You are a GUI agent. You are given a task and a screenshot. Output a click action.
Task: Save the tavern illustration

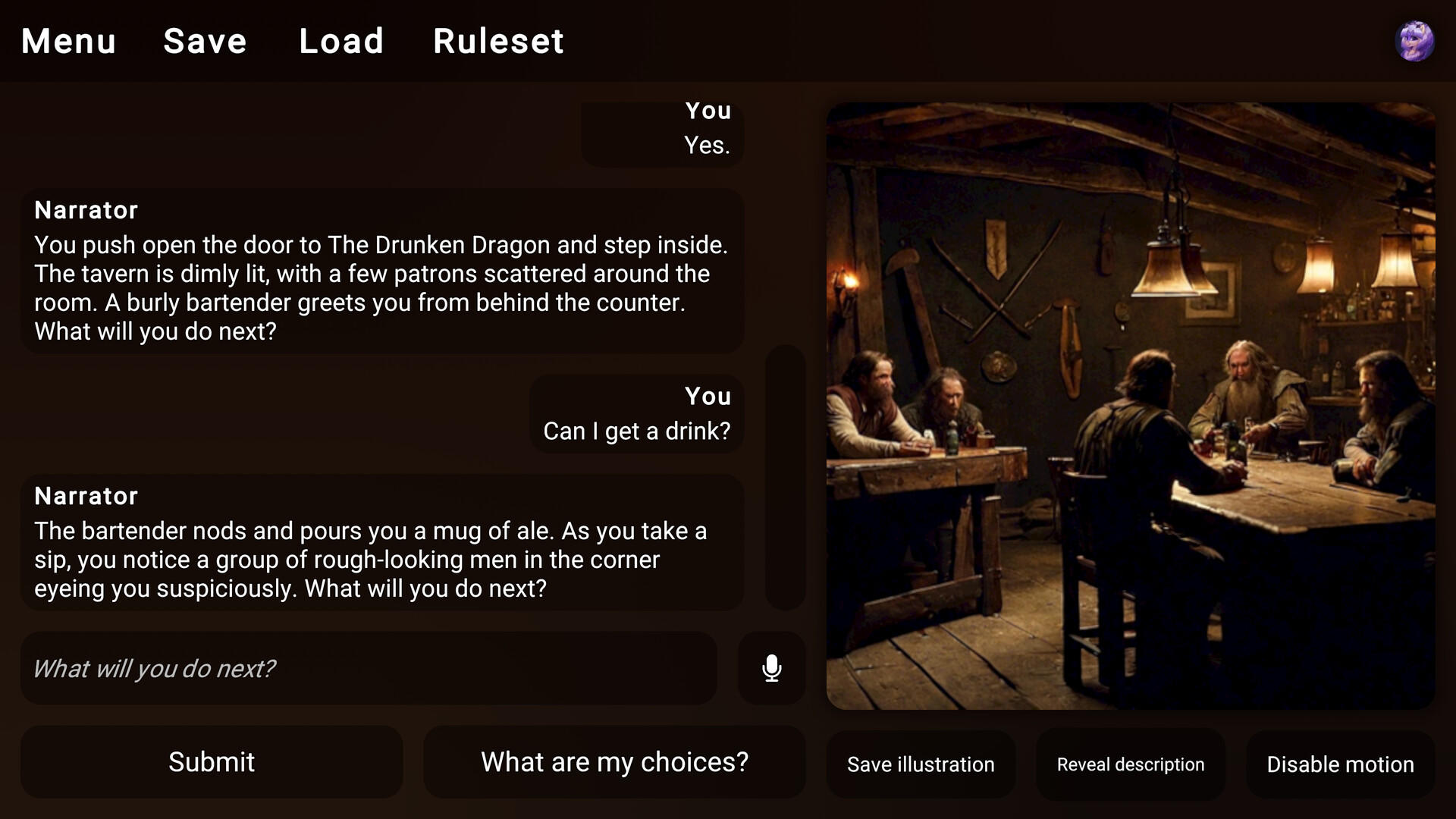(921, 764)
